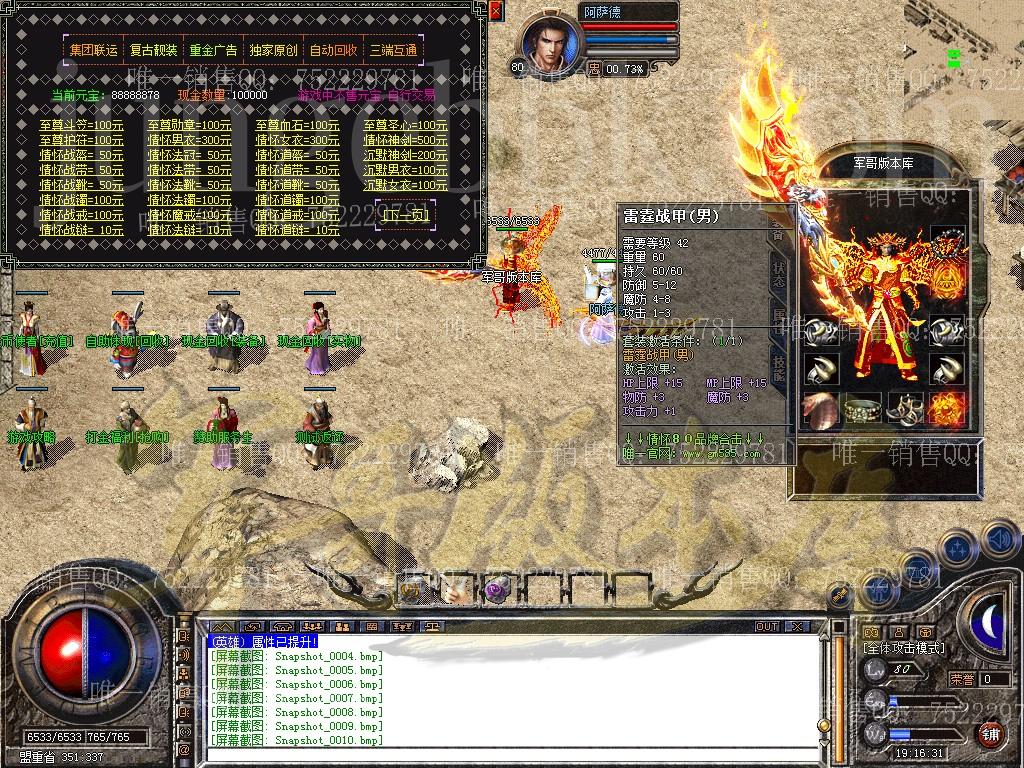Screen dimensions: 1024x768
Task: Close the shop panel with the red X
Action: coord(496,11)
